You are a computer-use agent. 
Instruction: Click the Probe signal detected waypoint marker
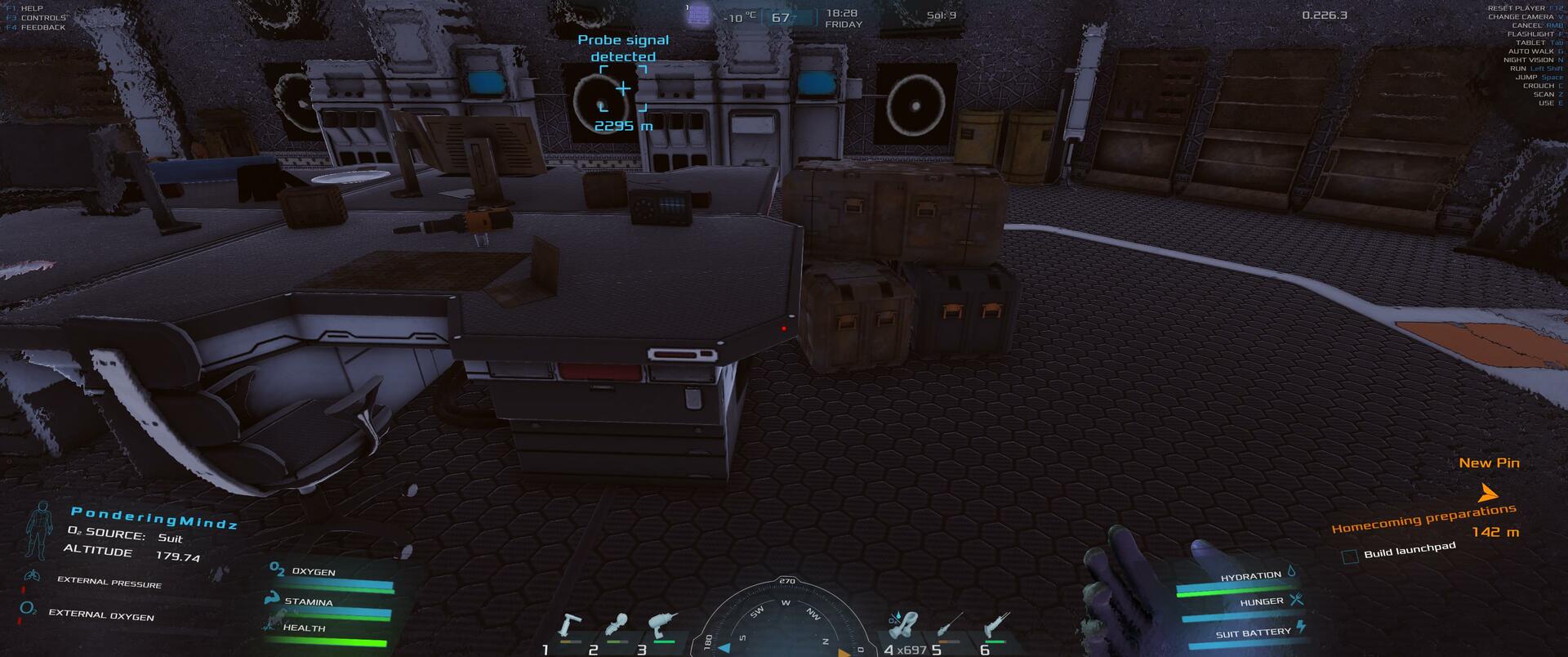pos(623,88)
